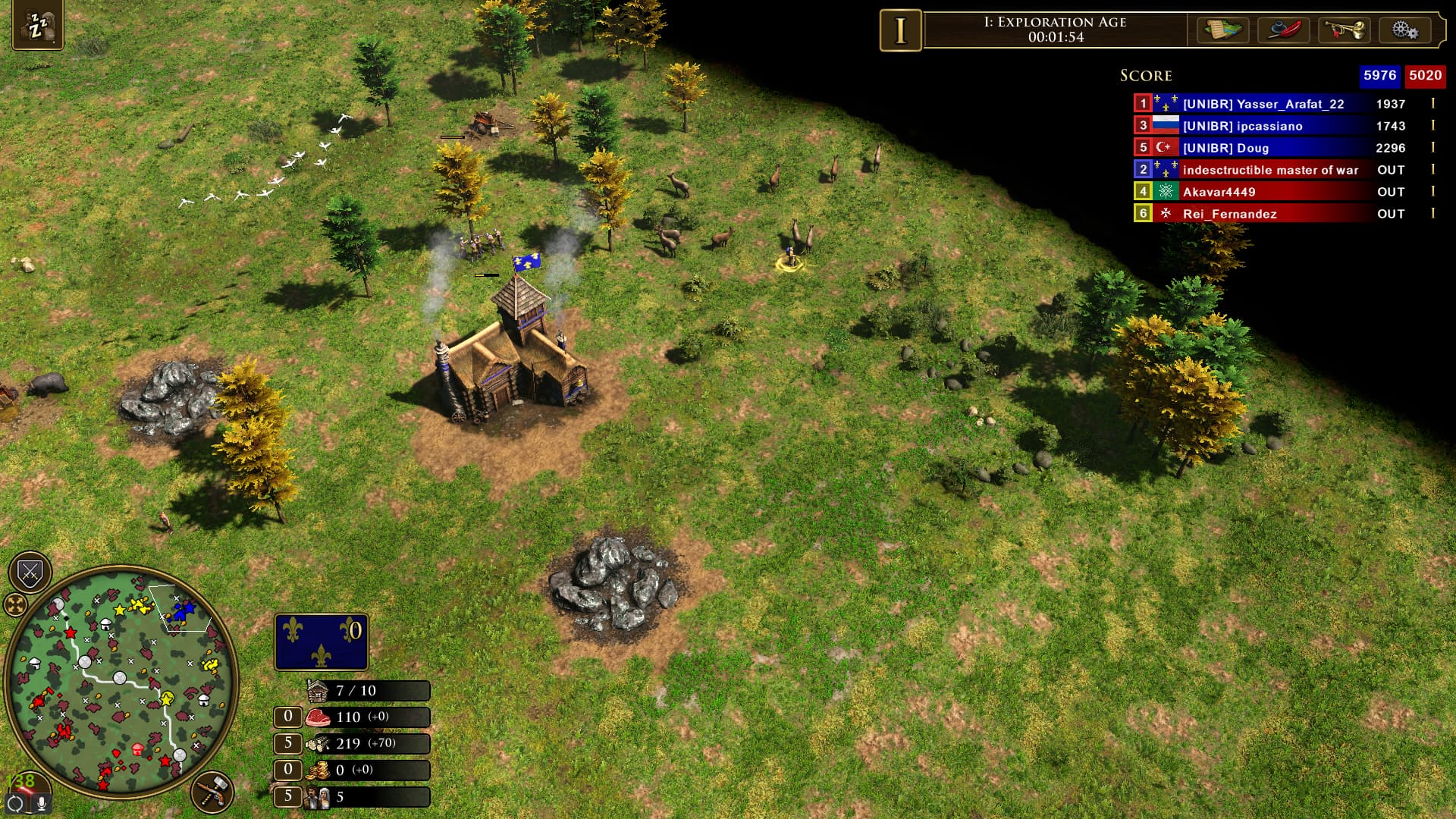Select player row Akavar4449 in score list

(x=1219, y=192)
